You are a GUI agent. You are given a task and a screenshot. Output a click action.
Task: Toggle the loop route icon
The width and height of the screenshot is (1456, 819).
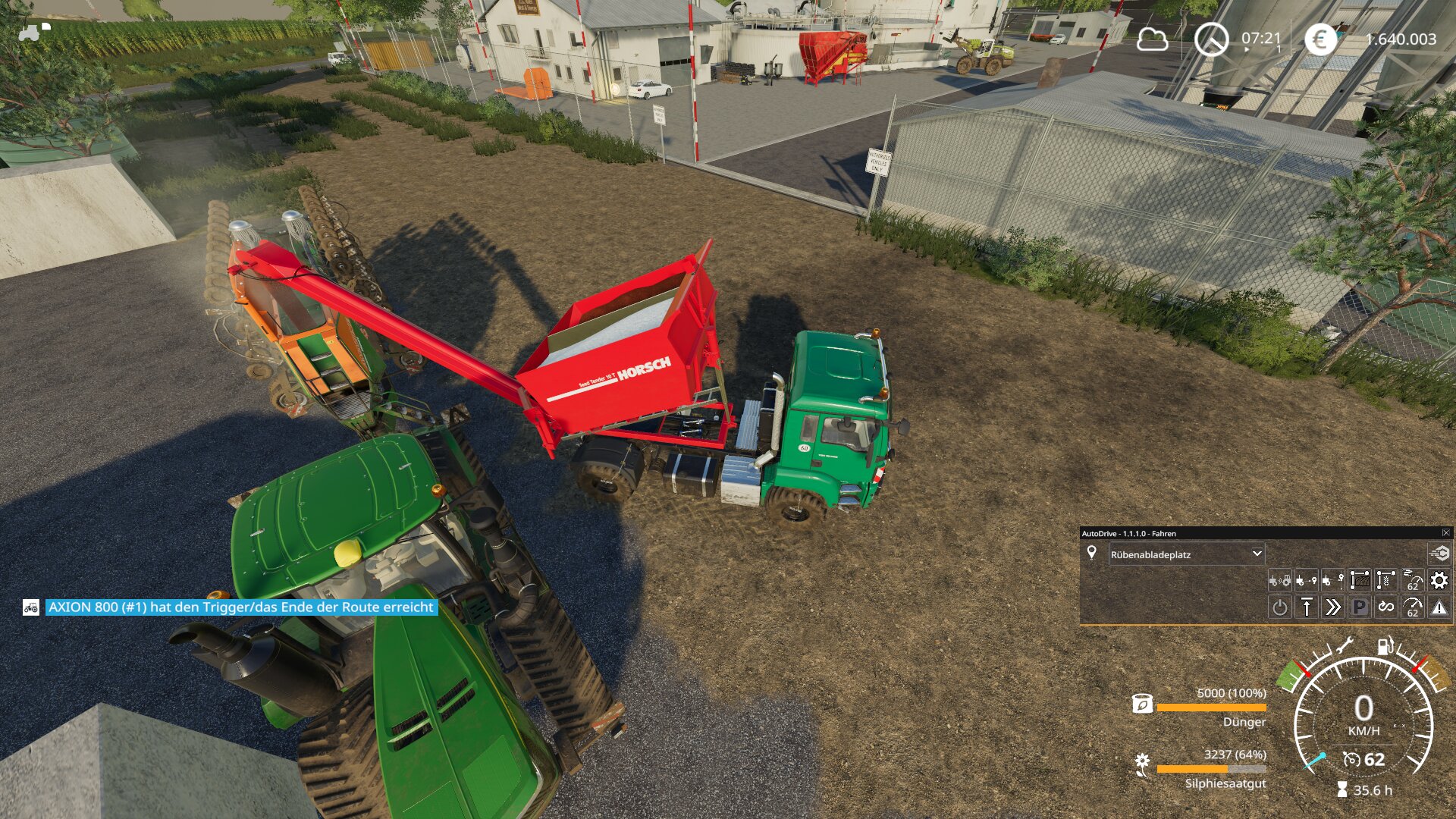1385,607
